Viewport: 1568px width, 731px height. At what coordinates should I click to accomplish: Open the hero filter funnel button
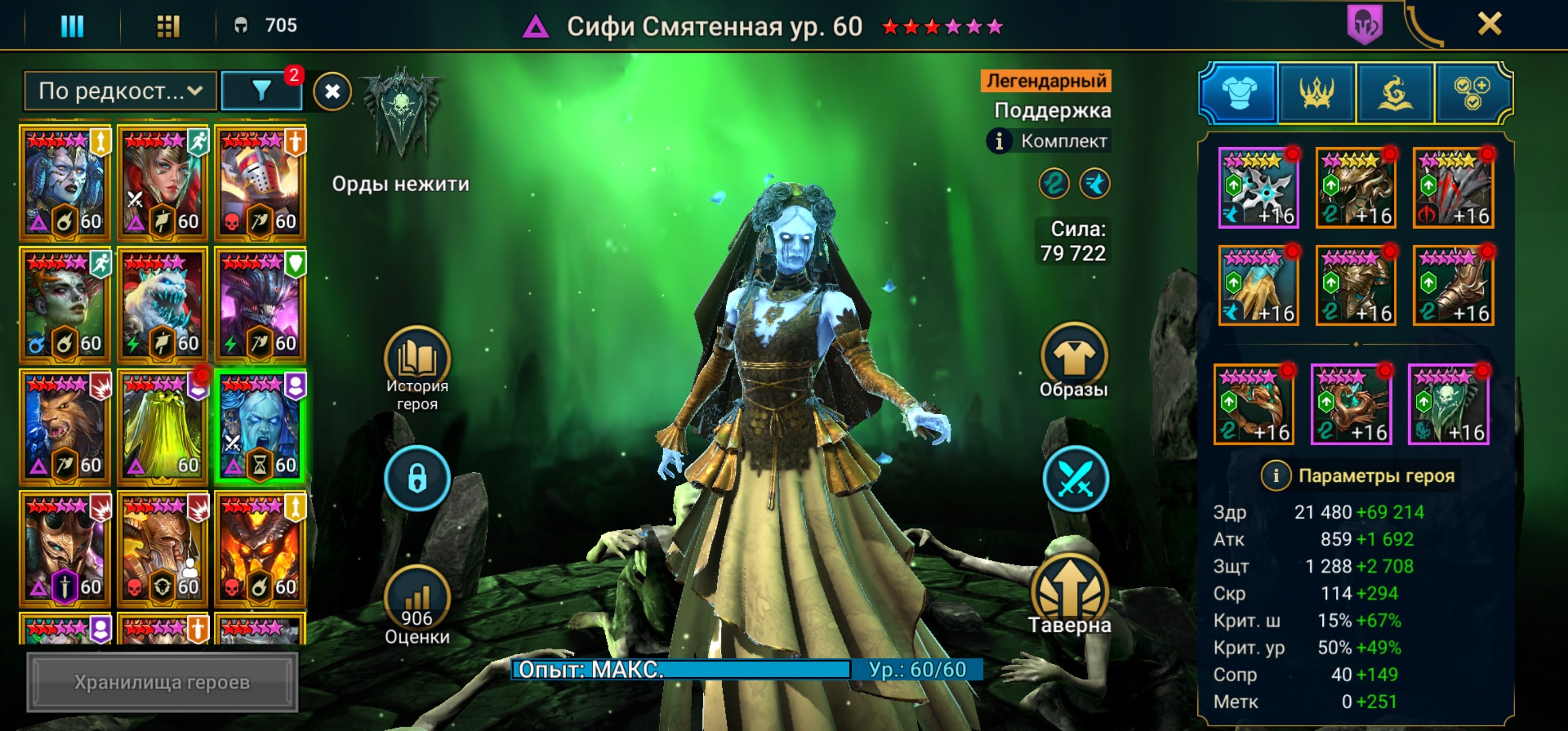262,91
